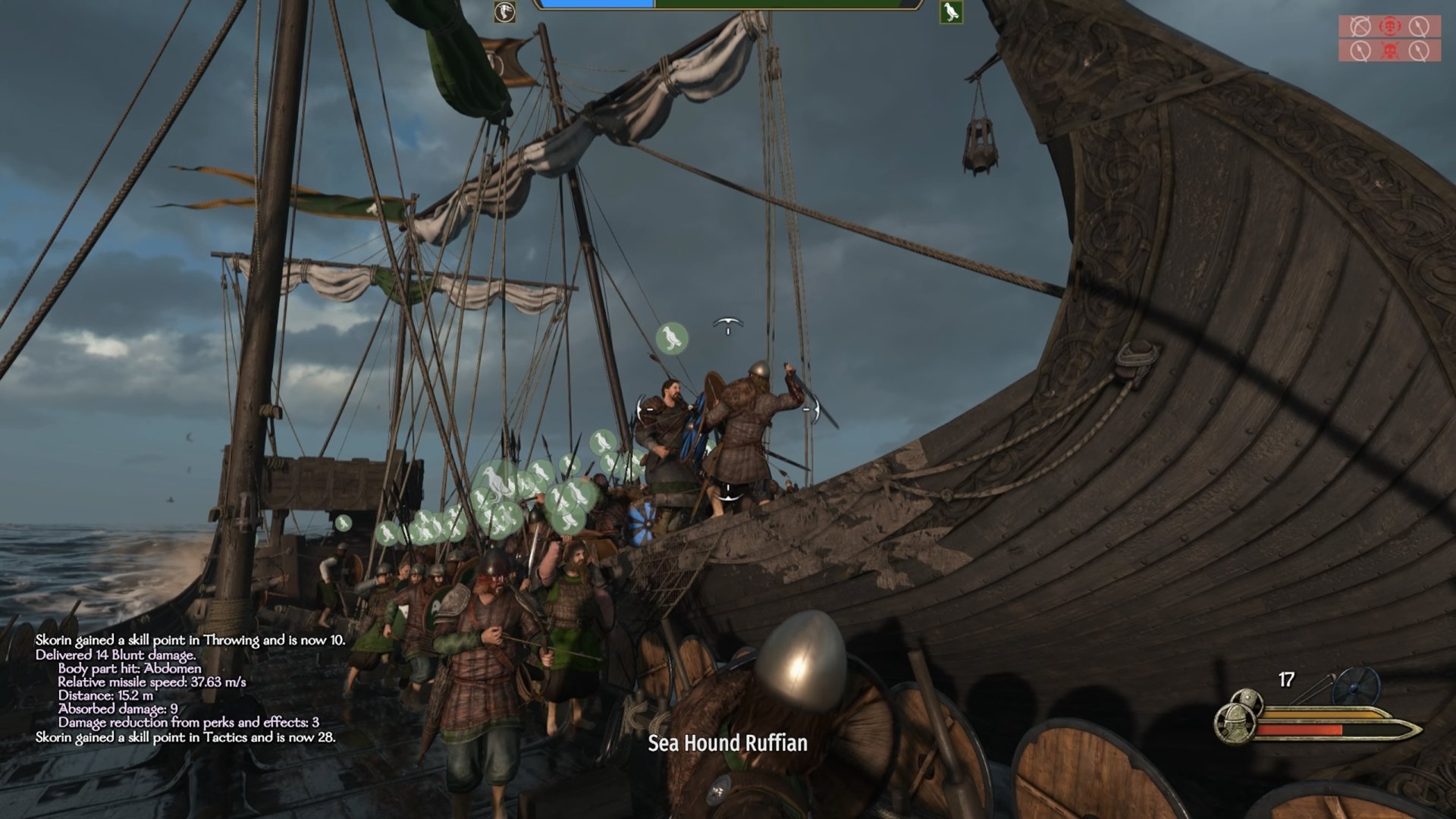Select the blue round shield weapon icon
This screenshot has width=1456, height=819.
(x=1355, y=686)
